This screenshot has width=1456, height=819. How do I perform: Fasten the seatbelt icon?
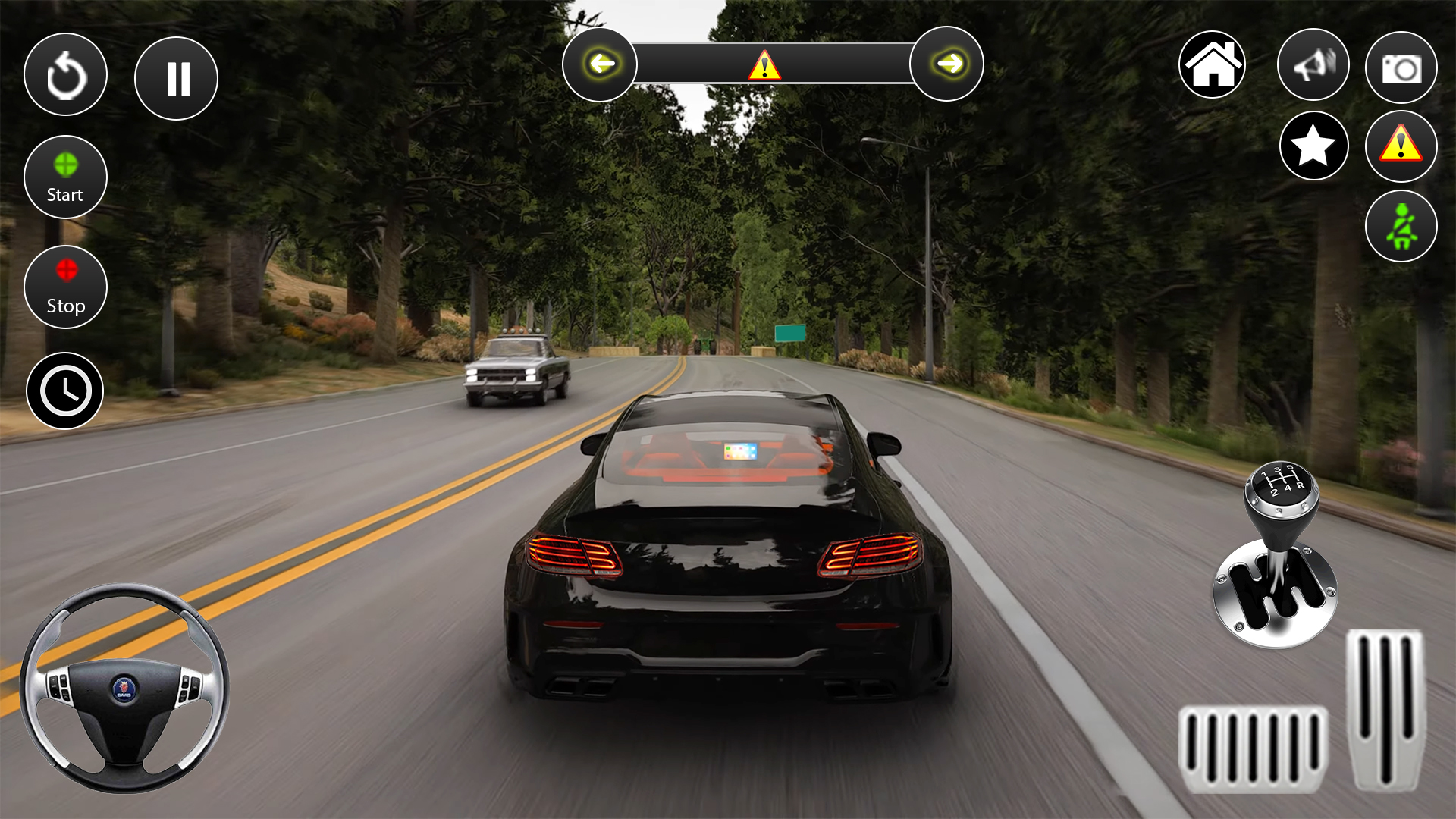coord(1401,226)
